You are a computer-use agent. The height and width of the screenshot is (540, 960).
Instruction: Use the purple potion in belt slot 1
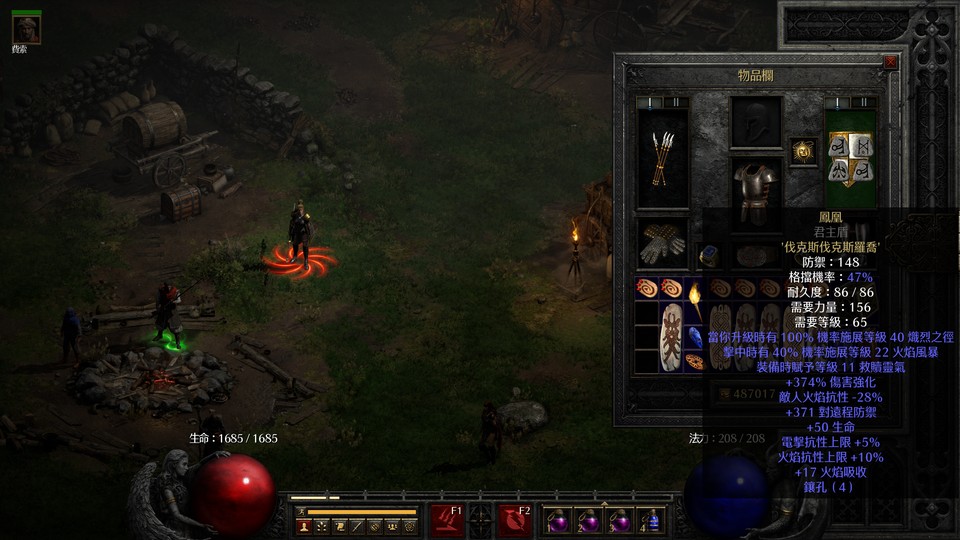coord(555,521)
